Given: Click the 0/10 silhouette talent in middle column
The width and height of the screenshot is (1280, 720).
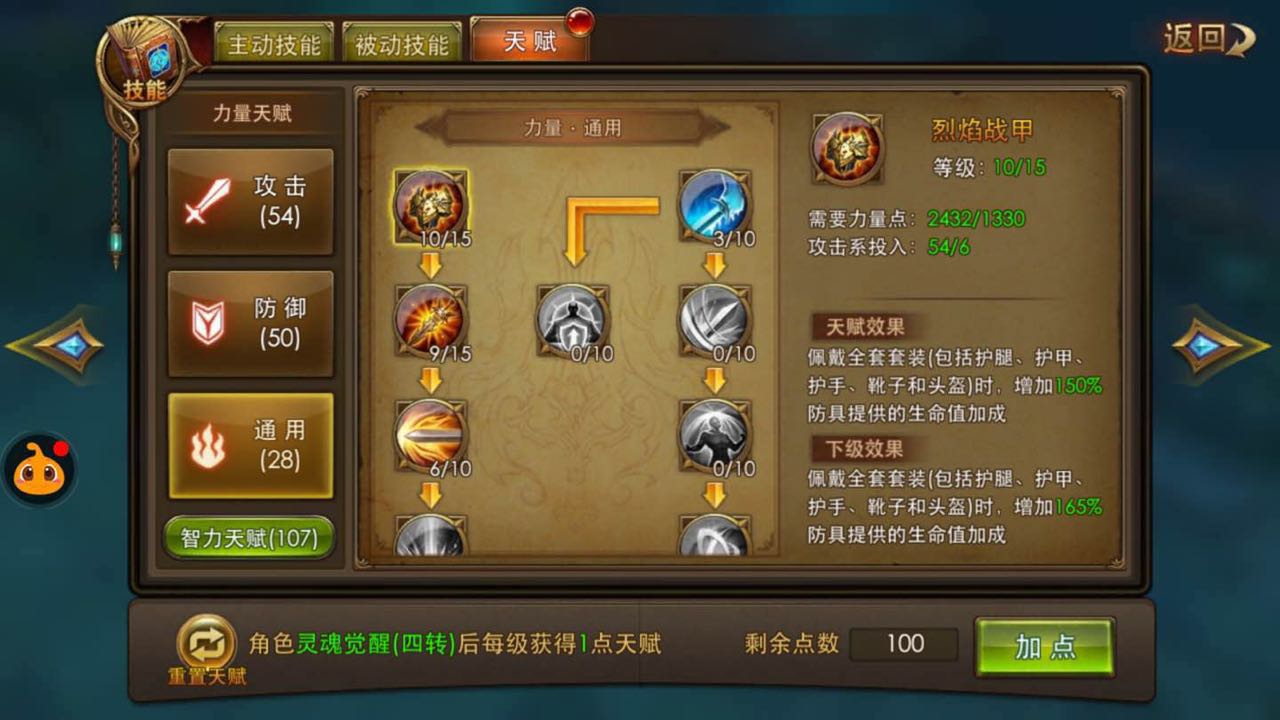Looking at the screenshot, I should tap(572, 320).
